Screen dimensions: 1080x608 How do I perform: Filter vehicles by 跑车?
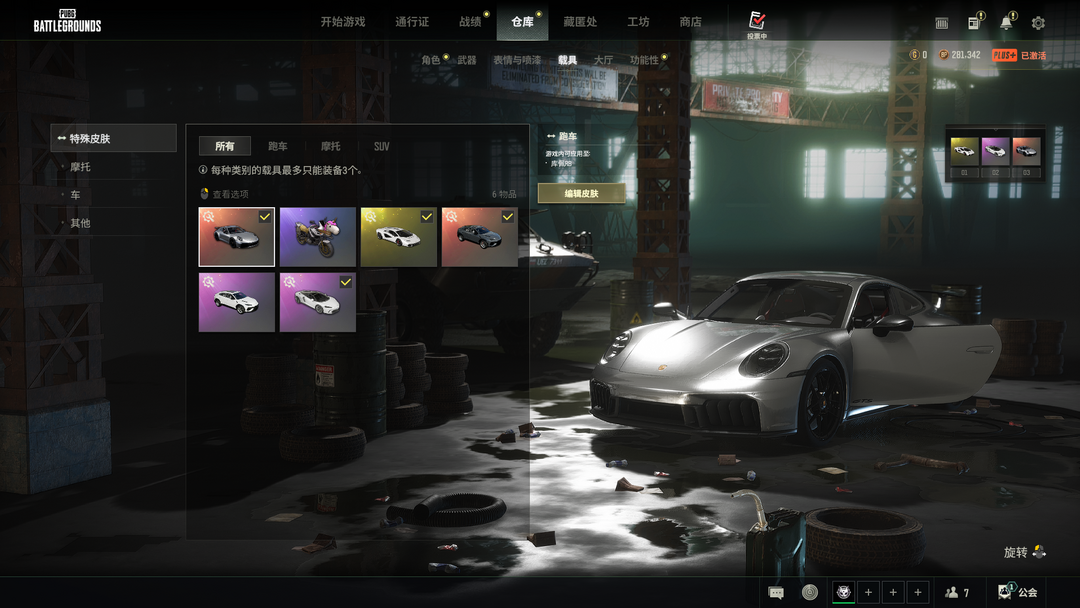(278, 147)
